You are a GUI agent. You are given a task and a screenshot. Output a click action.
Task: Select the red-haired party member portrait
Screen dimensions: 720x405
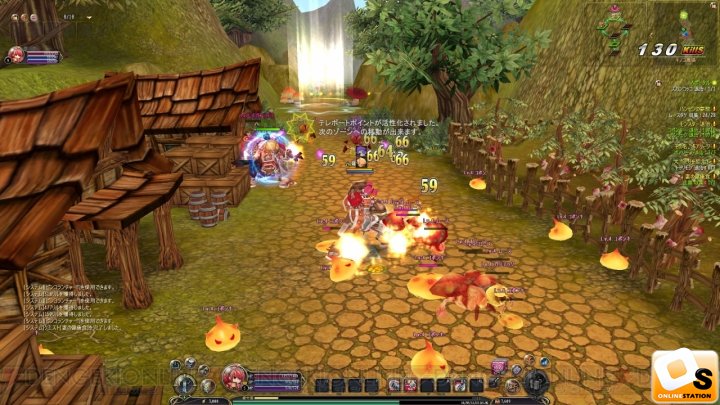[x=15, y=54]
